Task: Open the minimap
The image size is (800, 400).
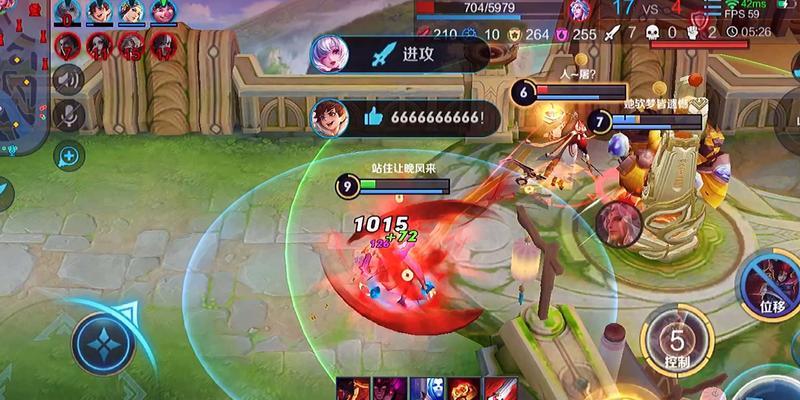Action: pyautogui.click(x=22, y=75)
